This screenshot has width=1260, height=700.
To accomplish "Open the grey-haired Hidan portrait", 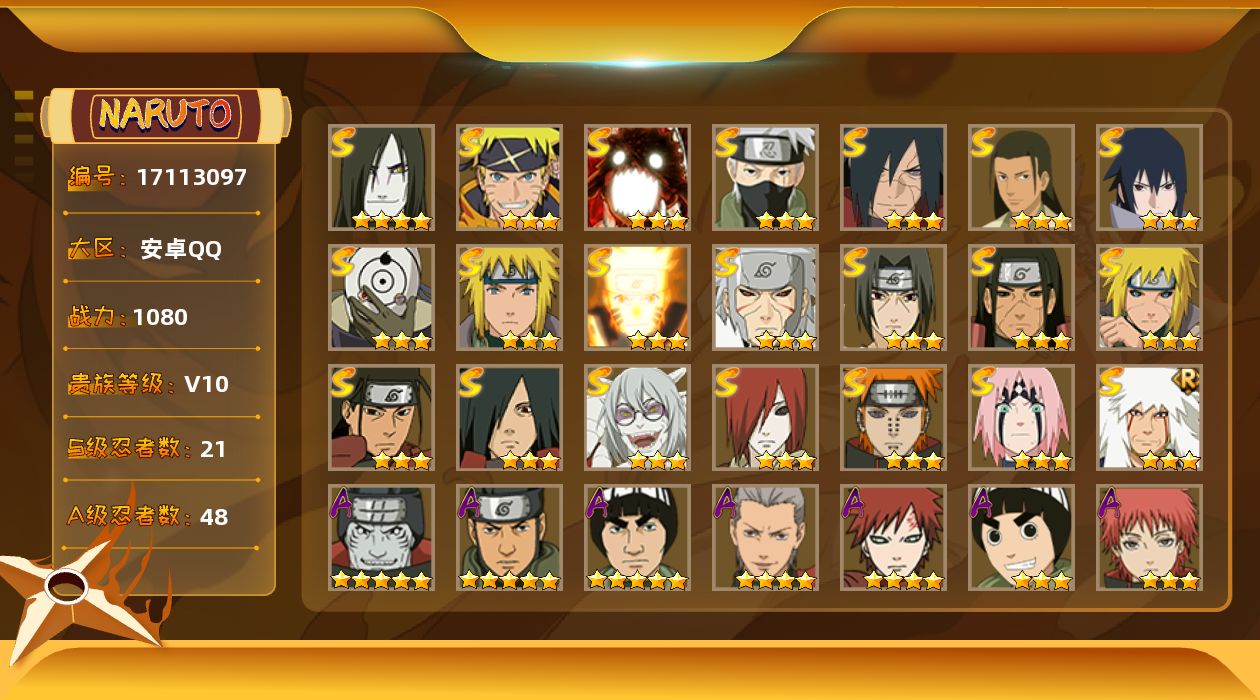I will click(x=765, y=537).
